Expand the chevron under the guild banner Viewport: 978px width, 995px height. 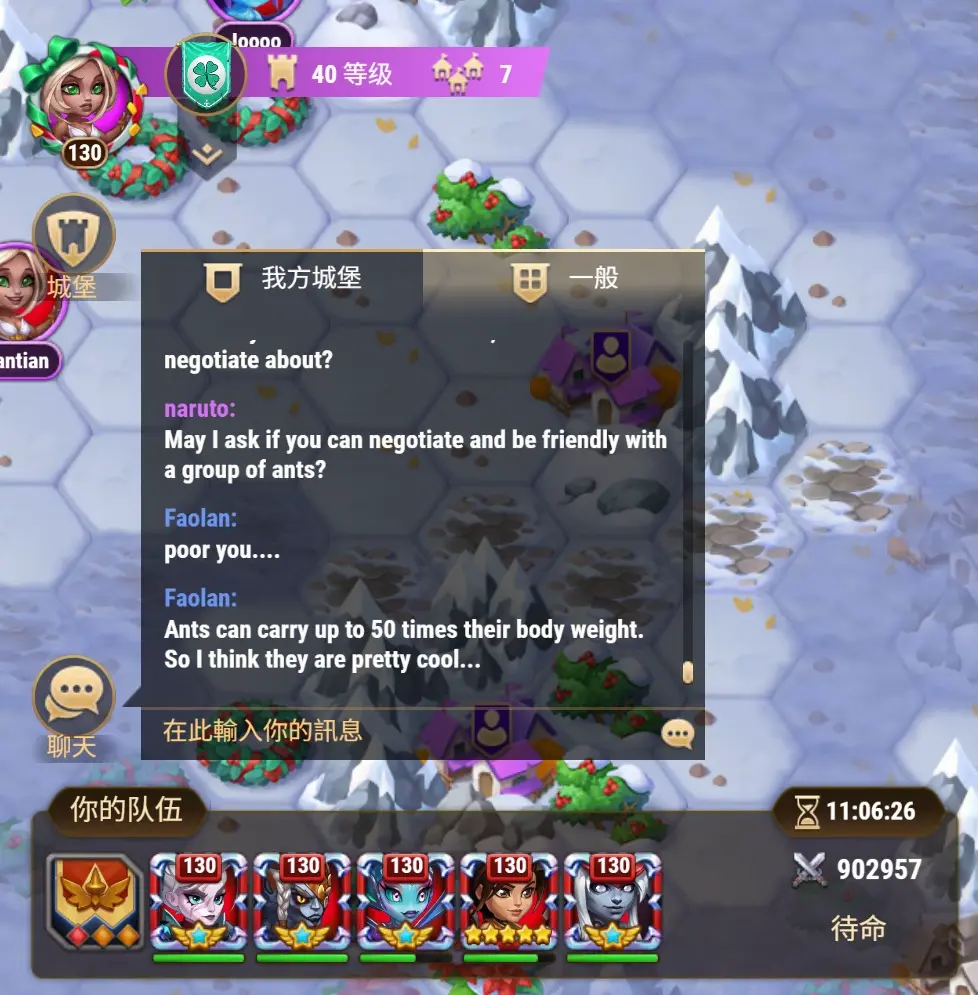[x=207, y=154]
